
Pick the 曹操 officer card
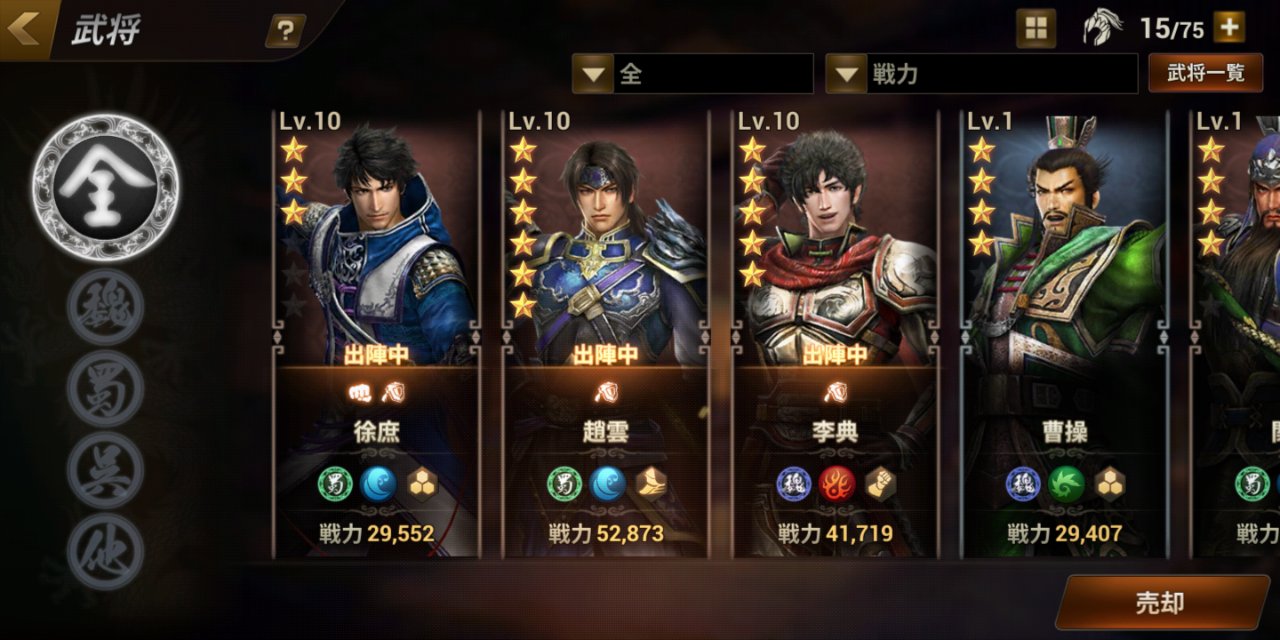1064,332
